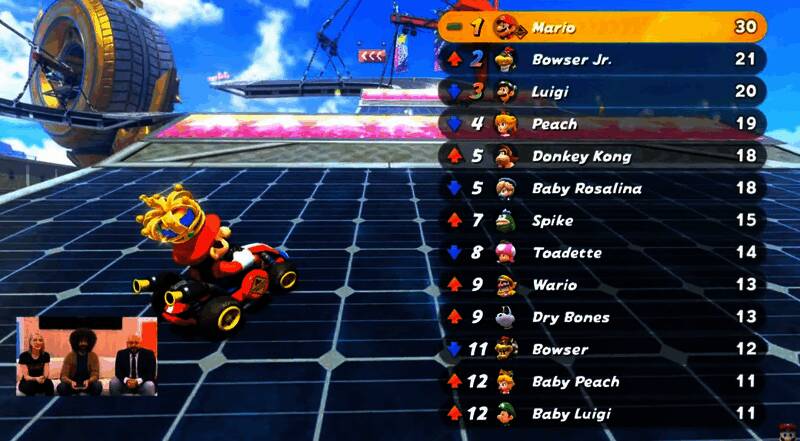Click Luigi's row in the rankings
The height and width of the screenshot is (441, 800).
click(602, 92)
